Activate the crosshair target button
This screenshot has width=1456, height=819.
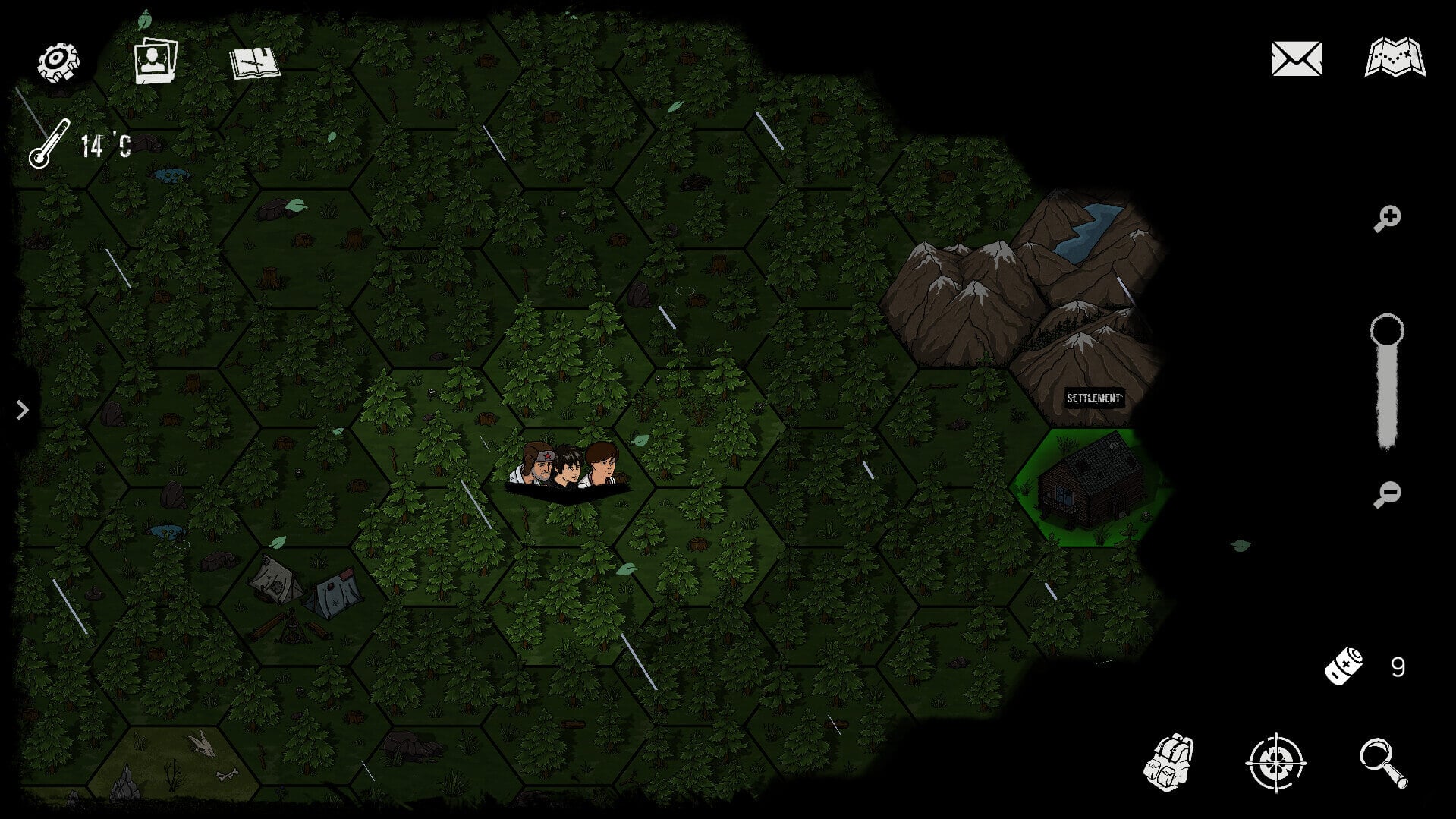click(x=1275, y=762)
